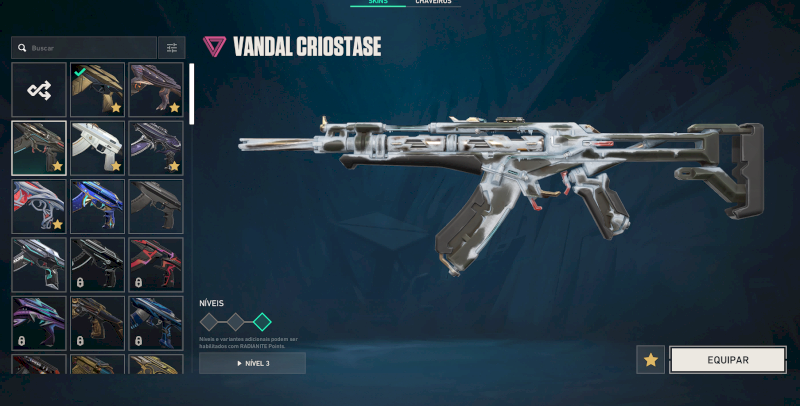This screenshot has height=406, width=800.
Task: Choose the first level diamond under NÍVEIS
Action: [x=209, y=322]
